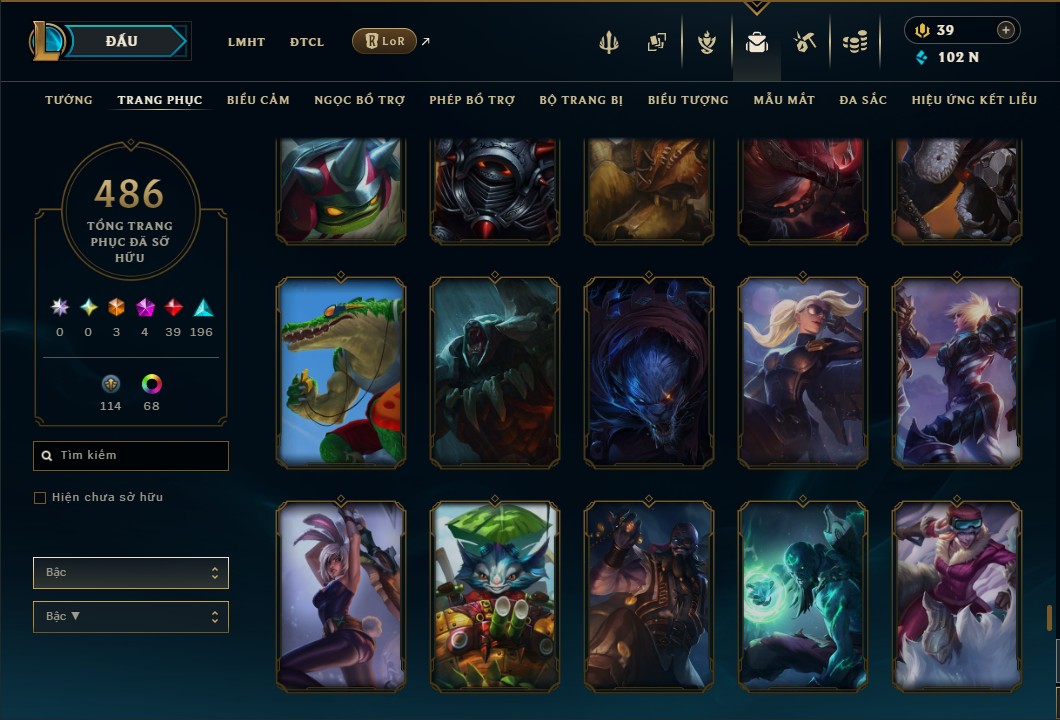Switch to the BIỂU CẢM tab

pyautogui.click(x=258, y=100)
